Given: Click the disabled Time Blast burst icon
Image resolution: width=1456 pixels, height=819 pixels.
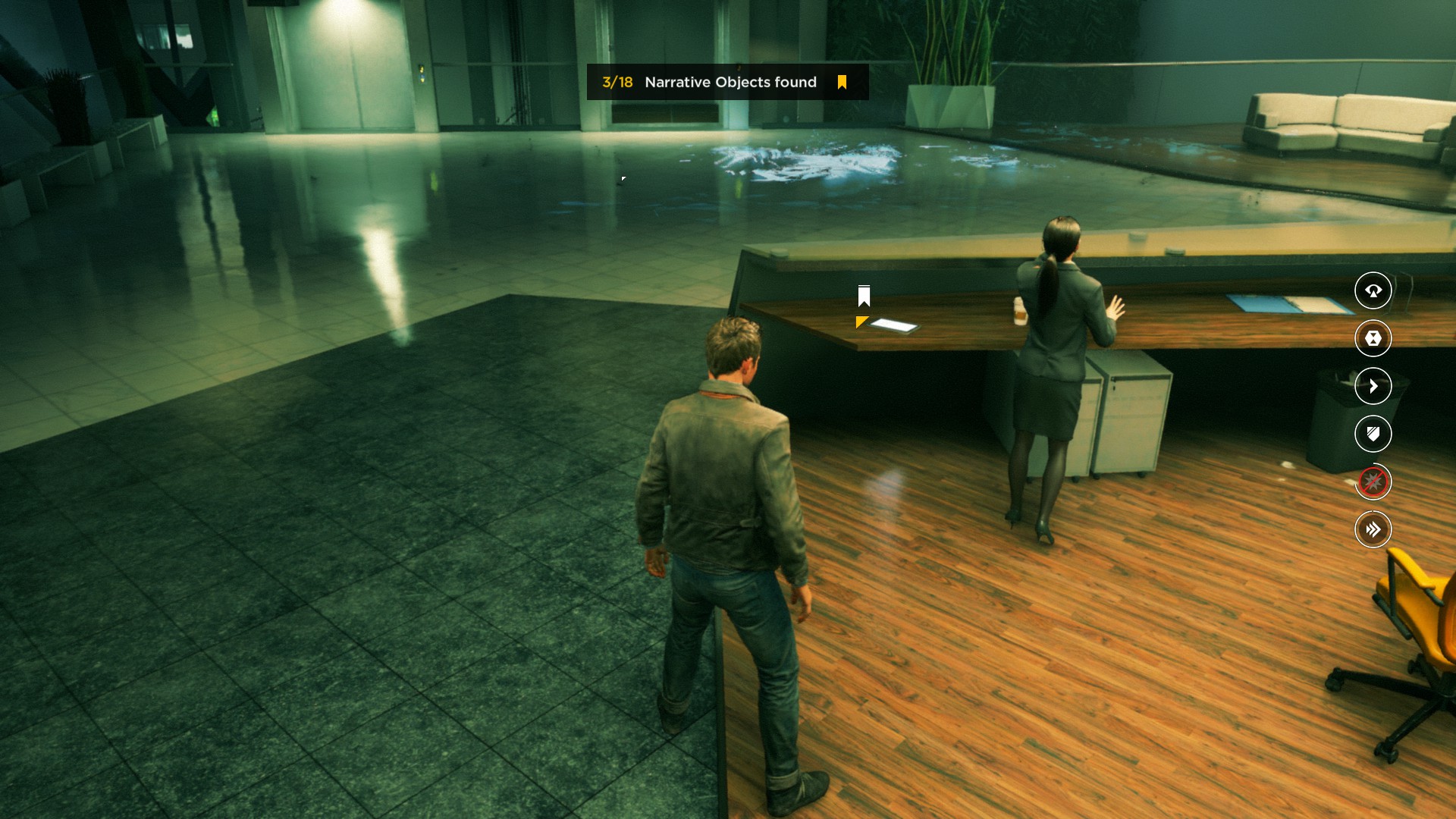Looking at the screenshot, I should [1373, 482].
